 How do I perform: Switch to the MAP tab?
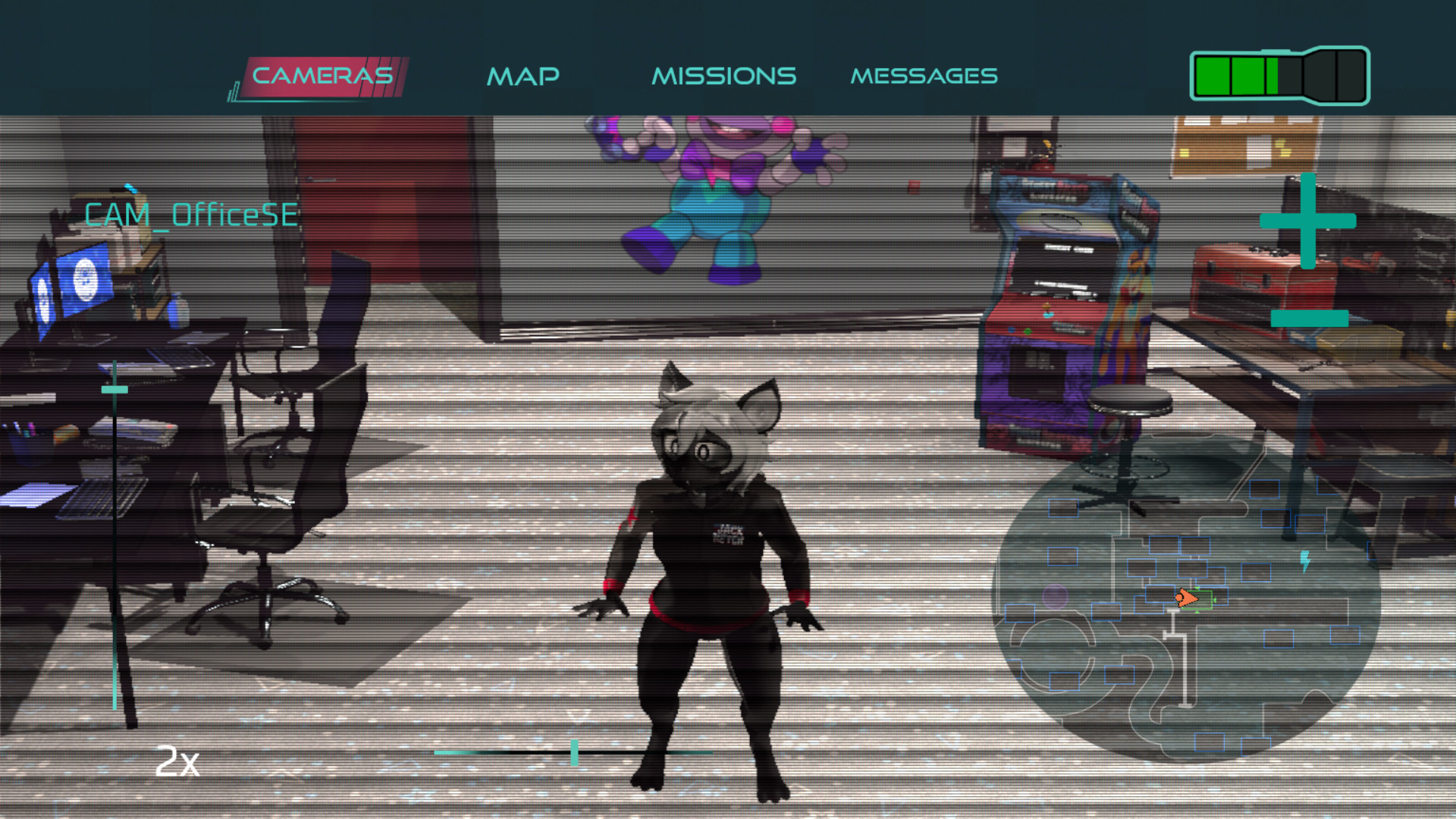coord(524,75)
